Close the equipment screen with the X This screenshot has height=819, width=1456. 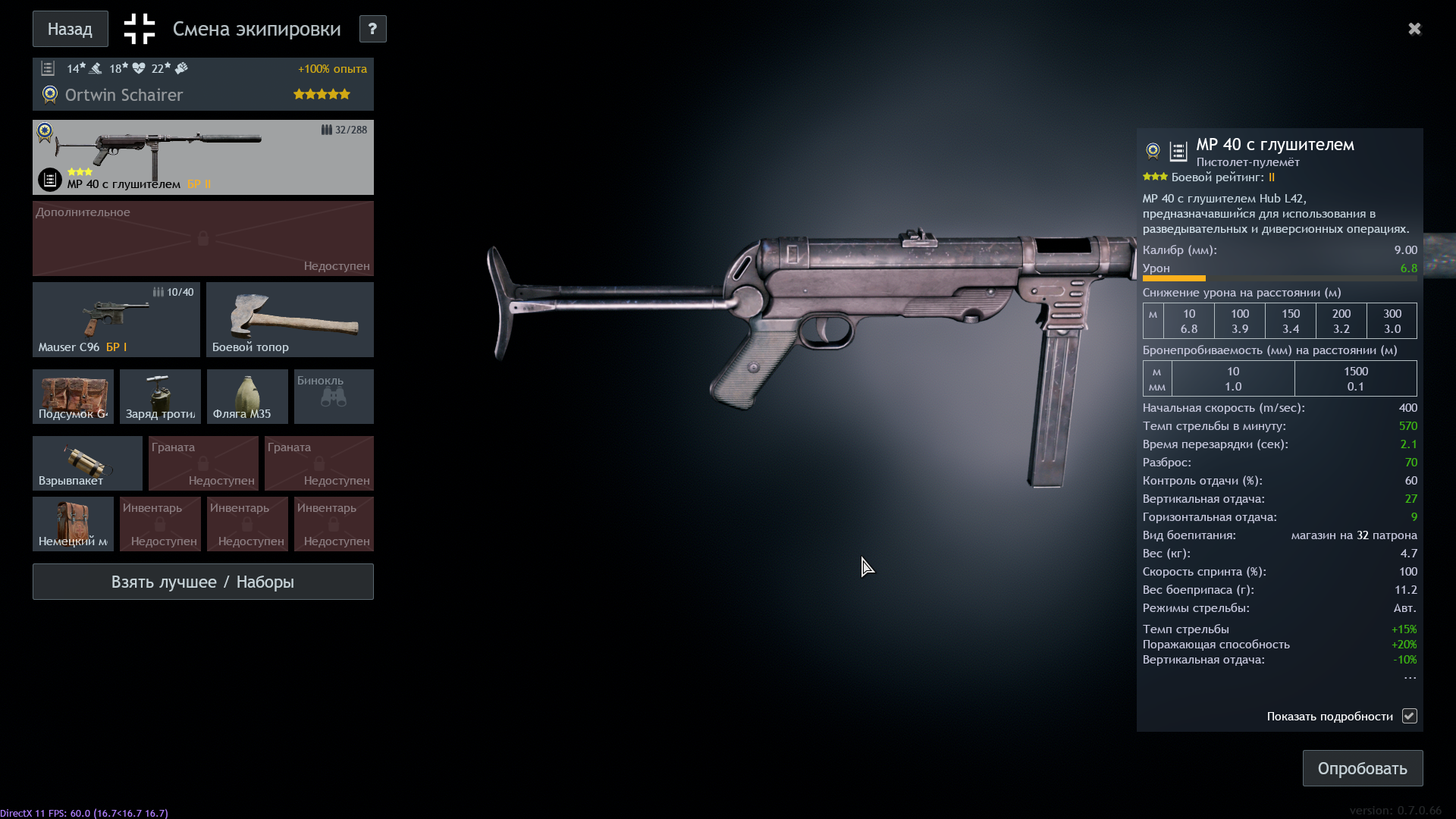tap(1414, 29)
